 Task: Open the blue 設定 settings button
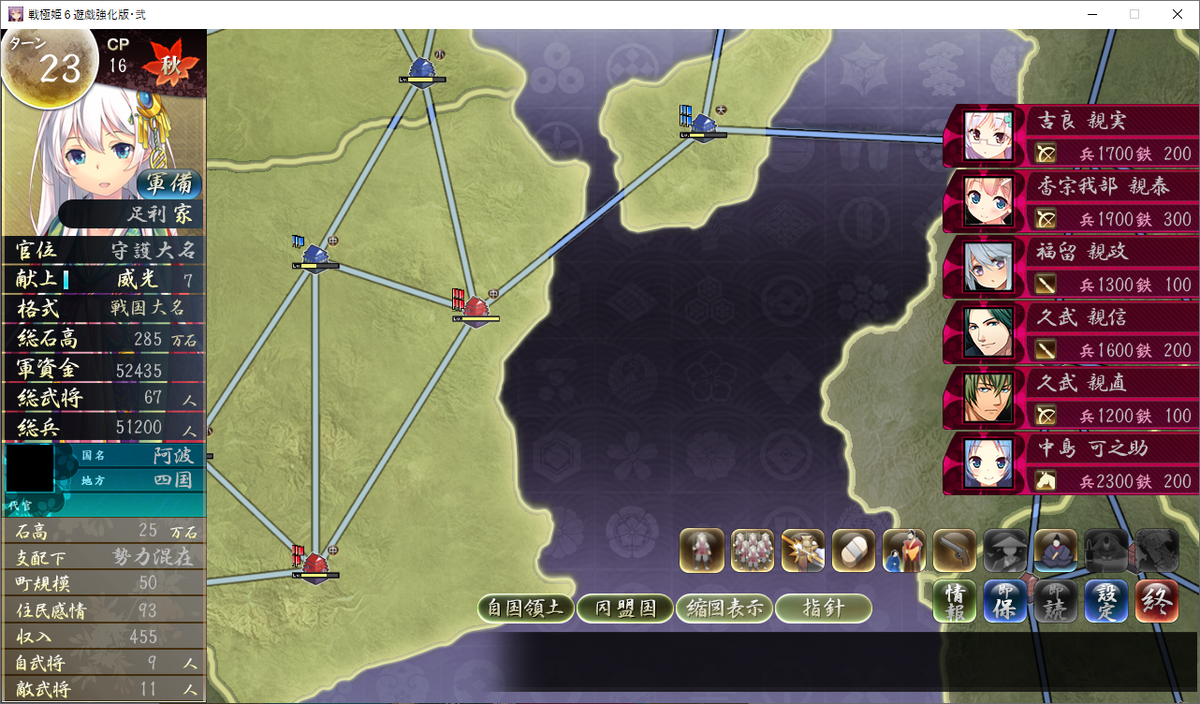[1107, 602]
